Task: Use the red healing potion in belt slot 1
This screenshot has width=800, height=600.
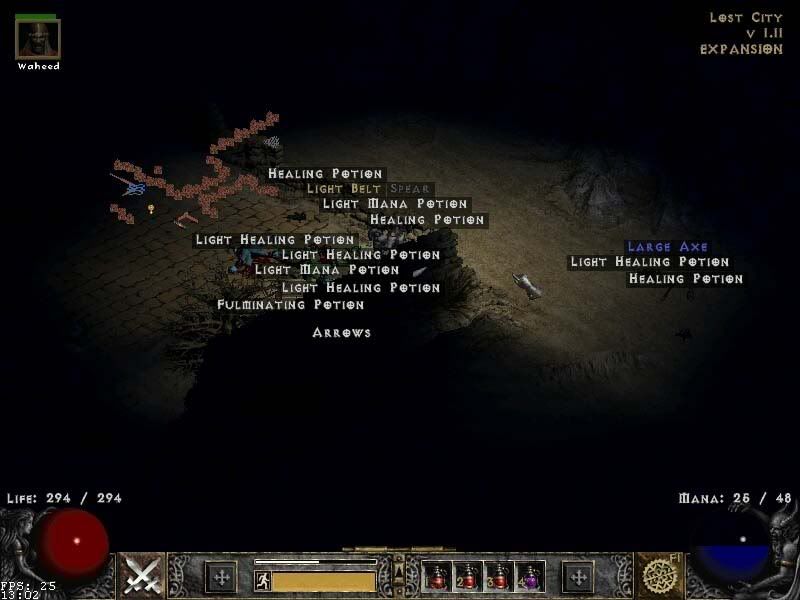Action: pyautogui.click(x=438, y=576)
